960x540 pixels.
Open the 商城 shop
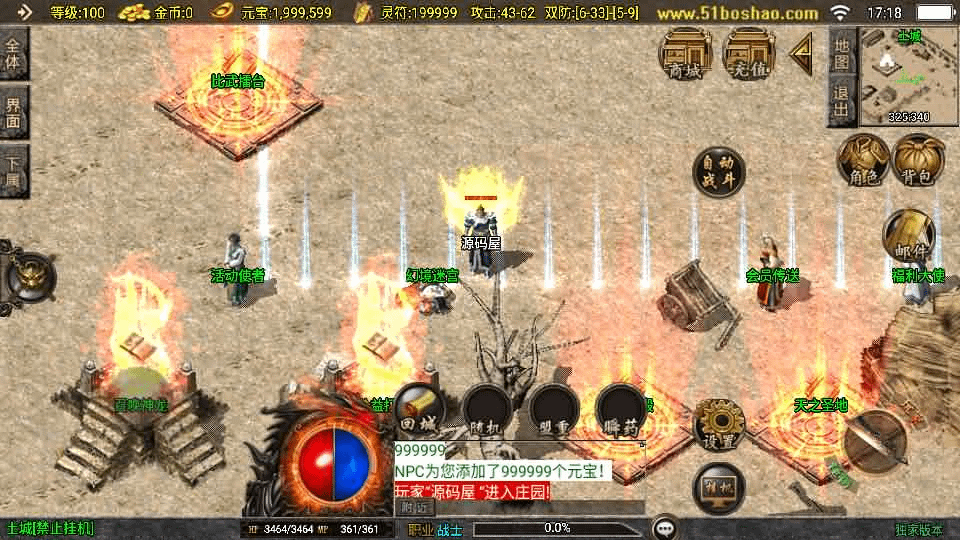tap(685, 53)
